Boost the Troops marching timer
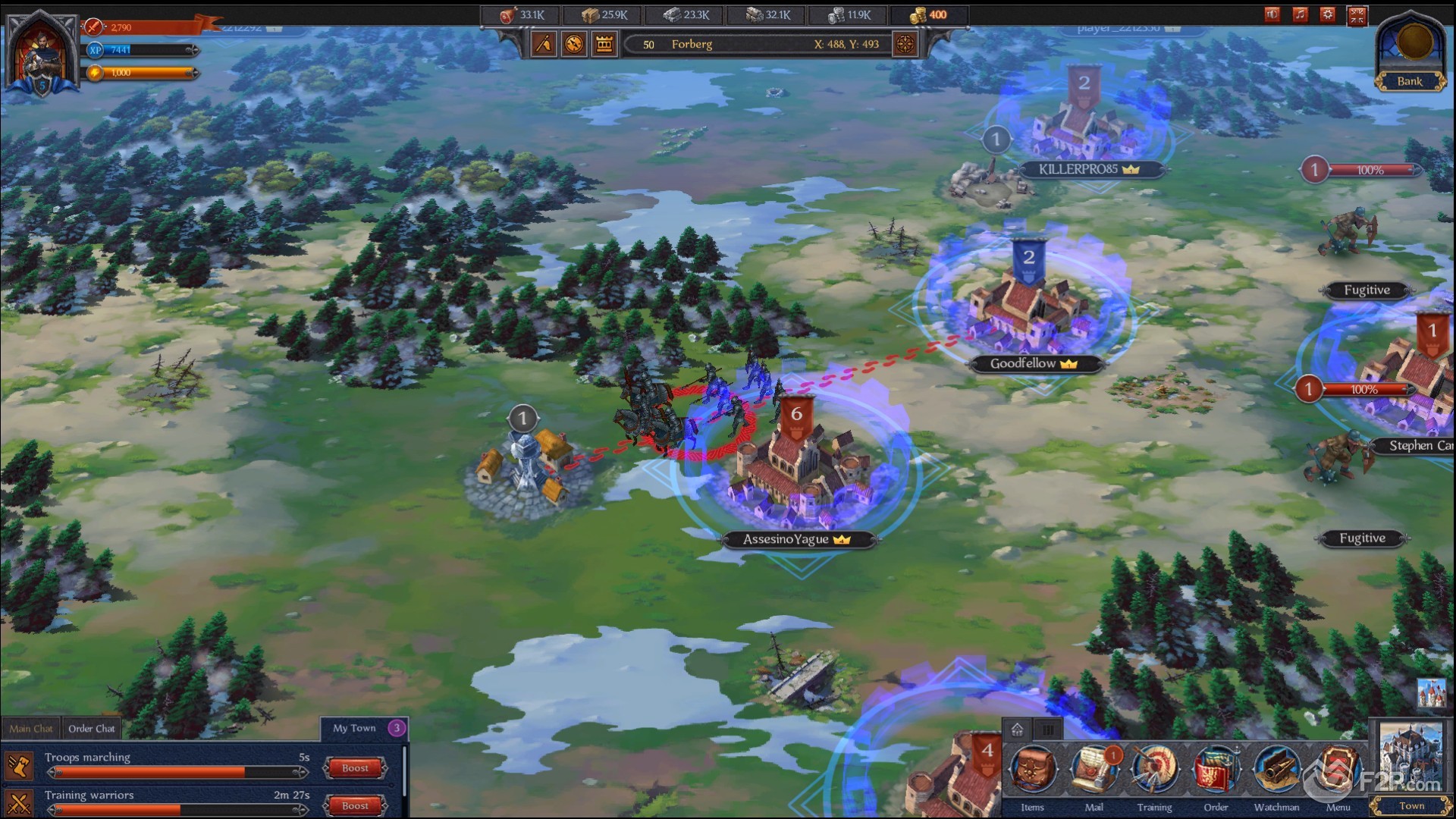 (355, 768)
